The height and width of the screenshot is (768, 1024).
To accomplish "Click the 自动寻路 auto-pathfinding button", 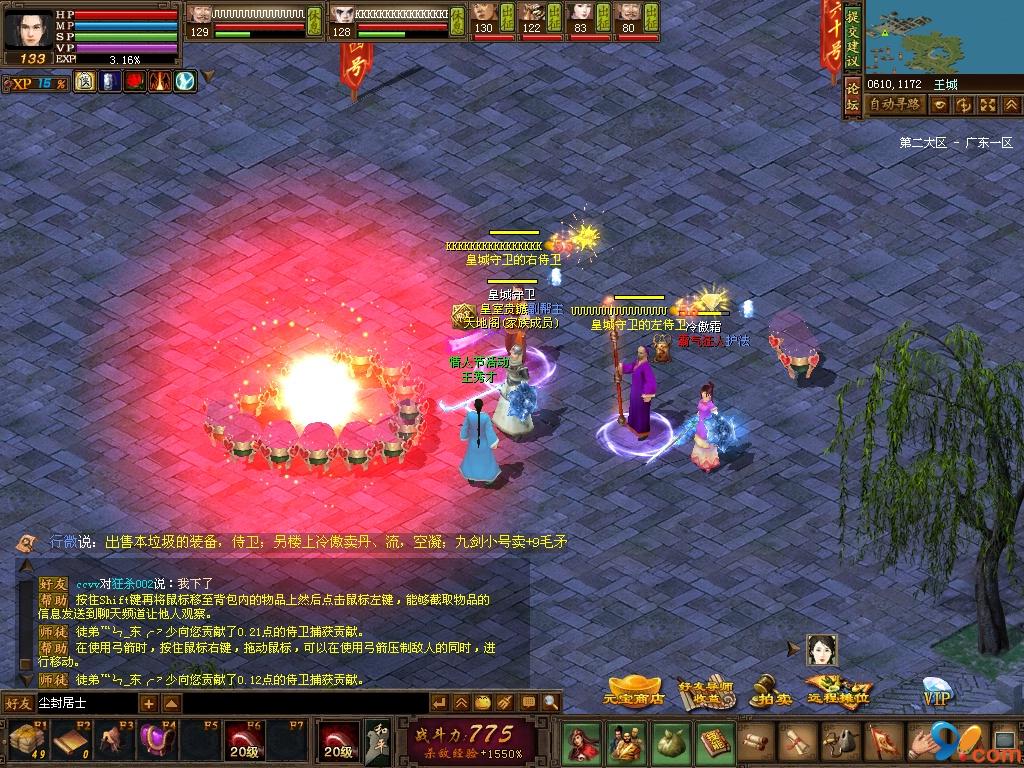I will click(x=895, y=104).
